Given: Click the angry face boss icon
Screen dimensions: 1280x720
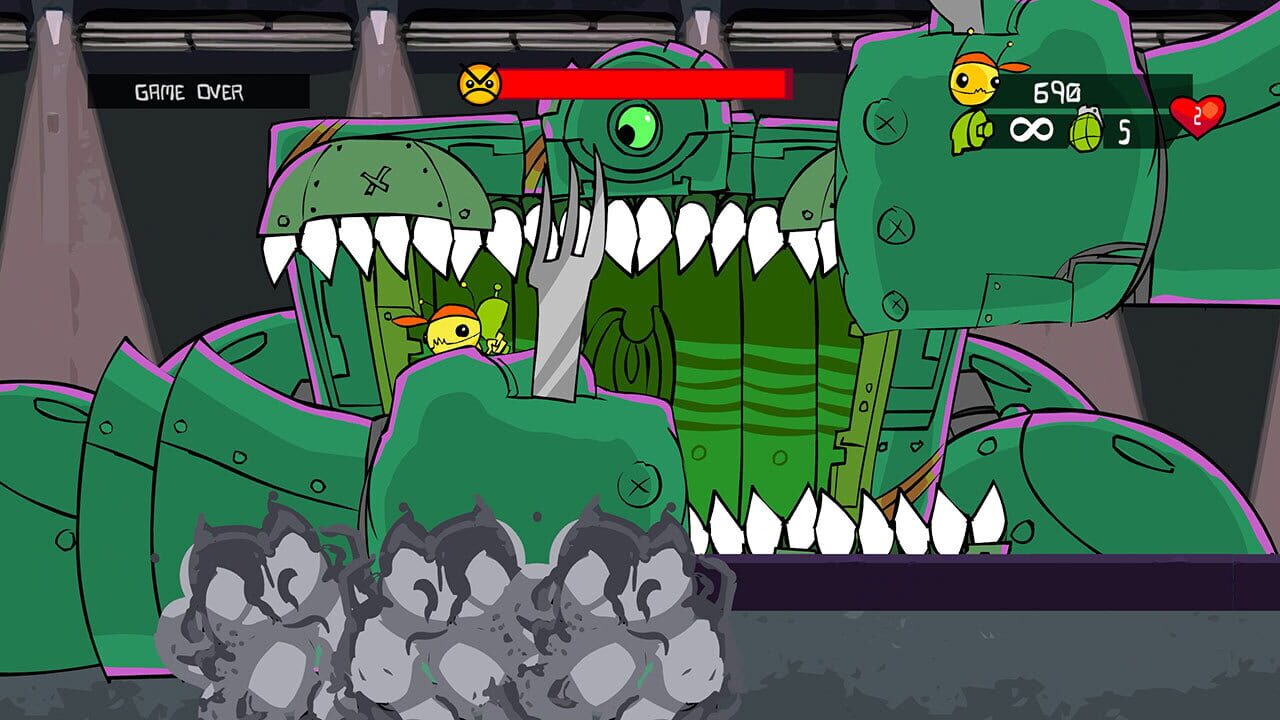Looking at the screenshot, I should 481,84.
